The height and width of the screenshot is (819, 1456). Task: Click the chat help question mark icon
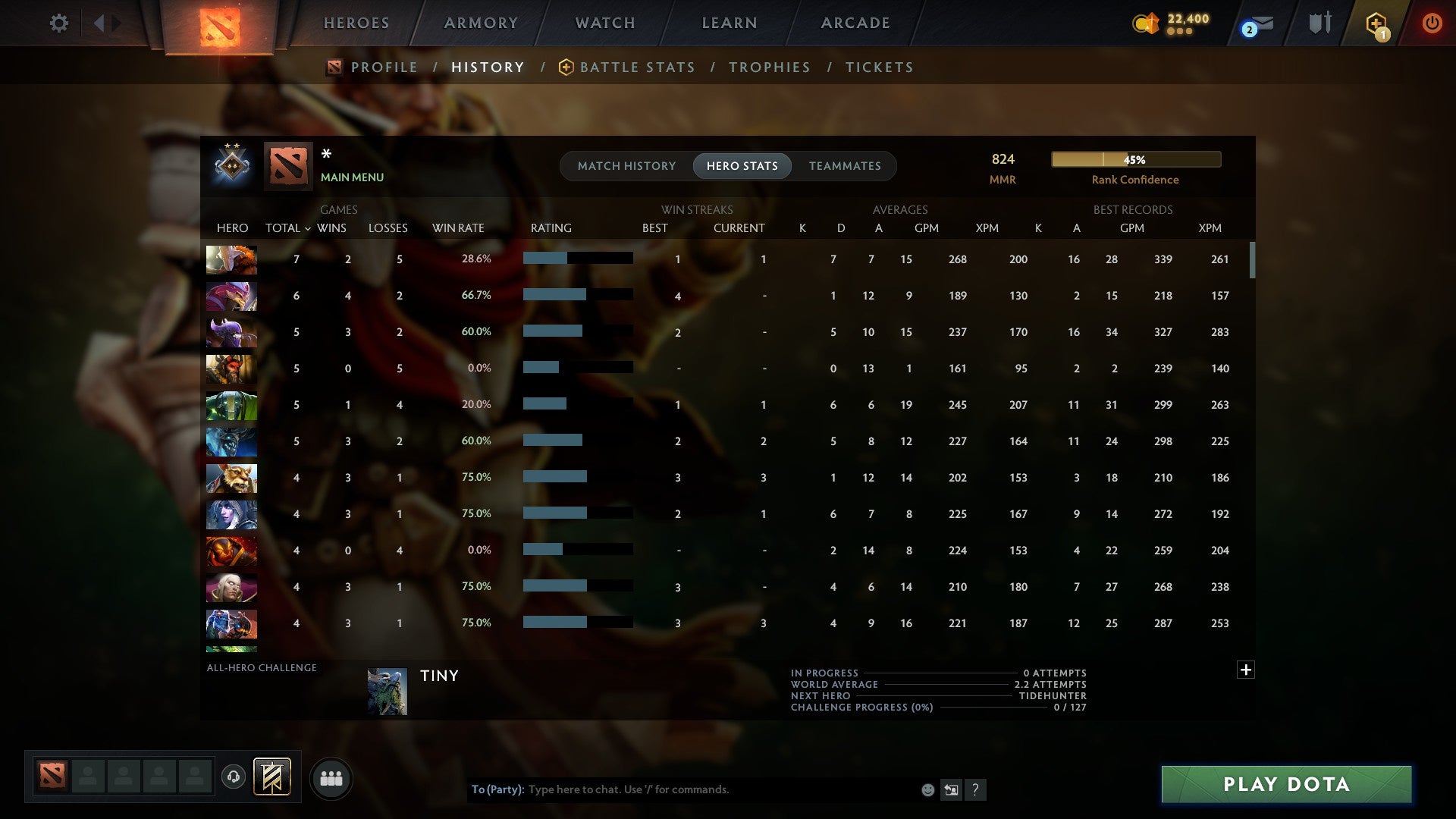pyautogui.click(x=977, y=789)
